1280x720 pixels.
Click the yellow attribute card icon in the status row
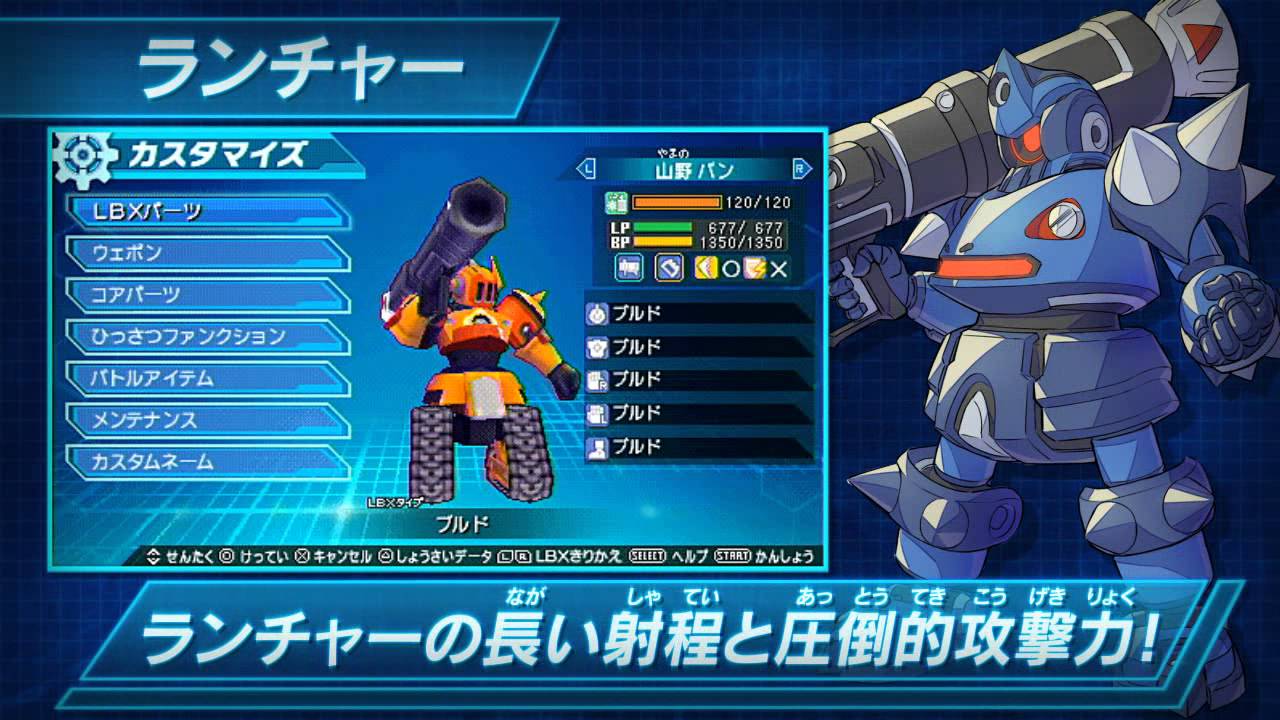707,268
